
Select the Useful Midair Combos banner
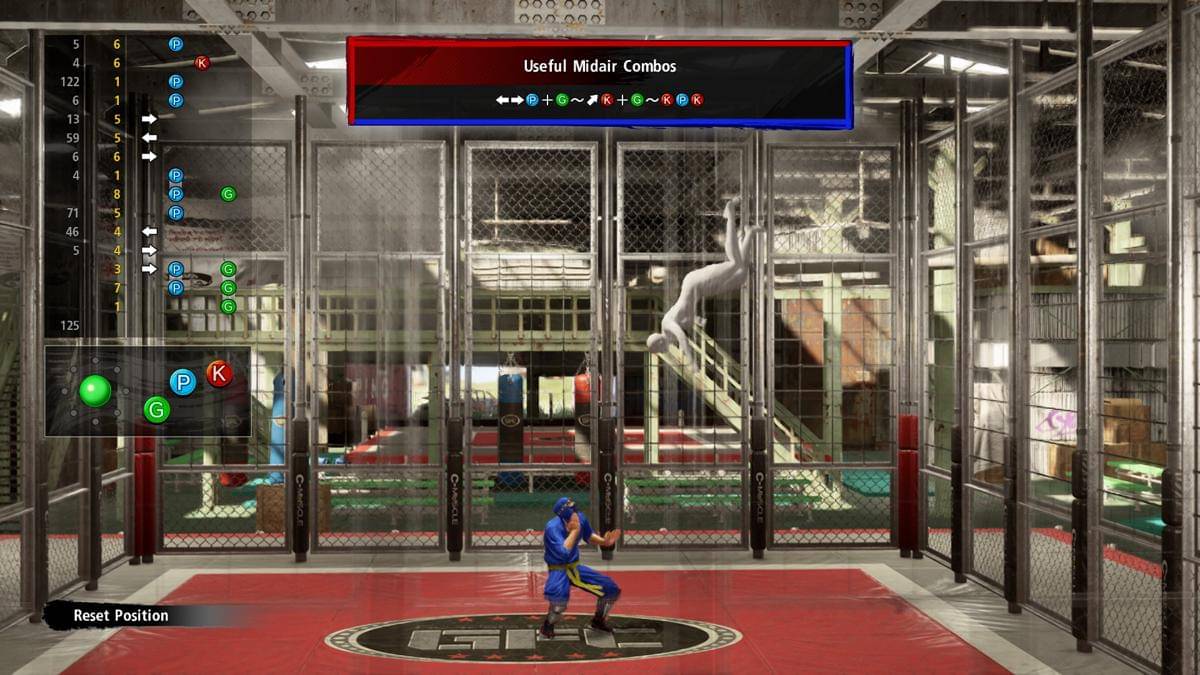tap(600, 82)
